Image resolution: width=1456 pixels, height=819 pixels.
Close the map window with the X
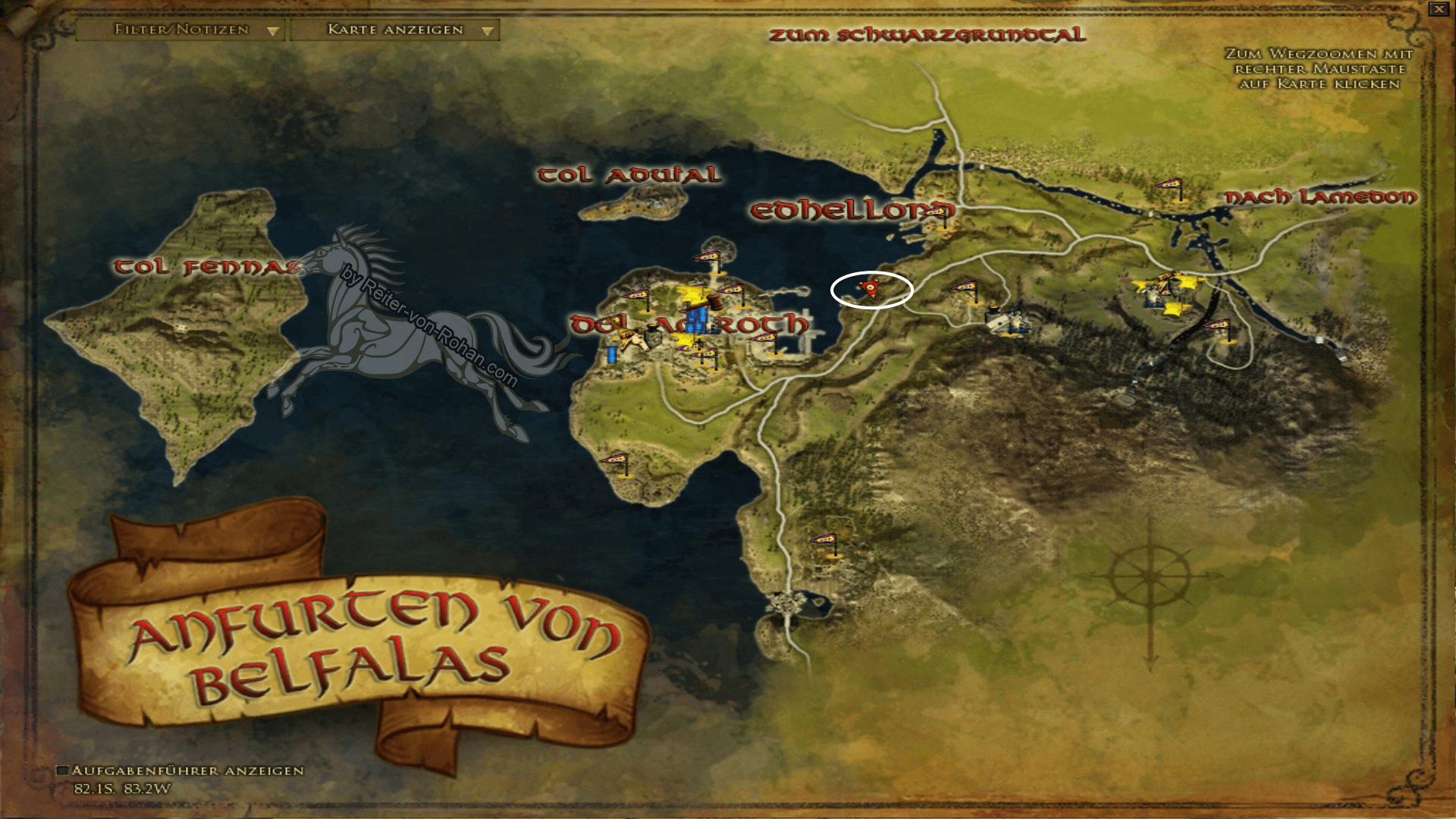coord(1439,8)
